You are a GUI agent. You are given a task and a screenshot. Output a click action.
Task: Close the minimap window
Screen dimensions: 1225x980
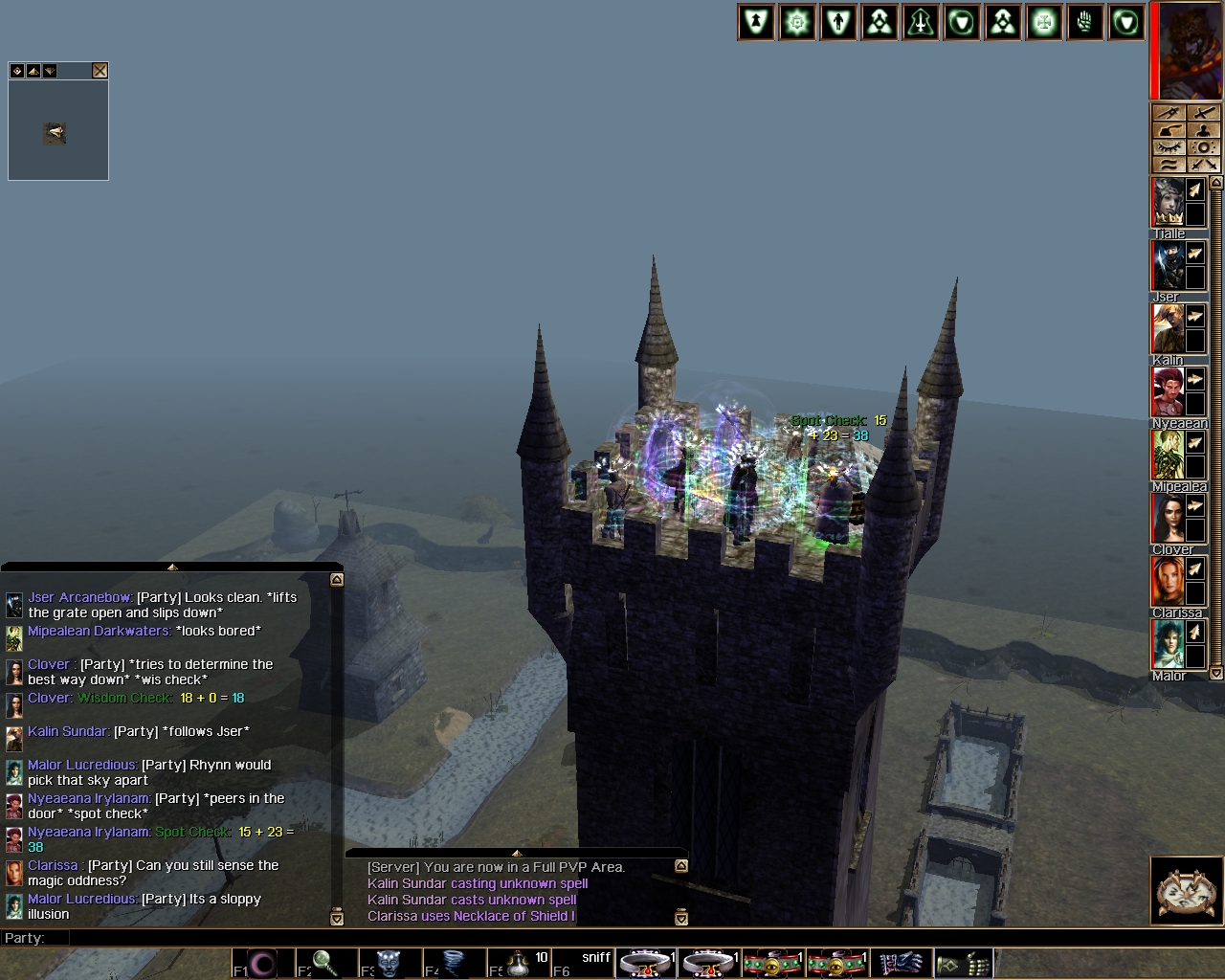100,71
